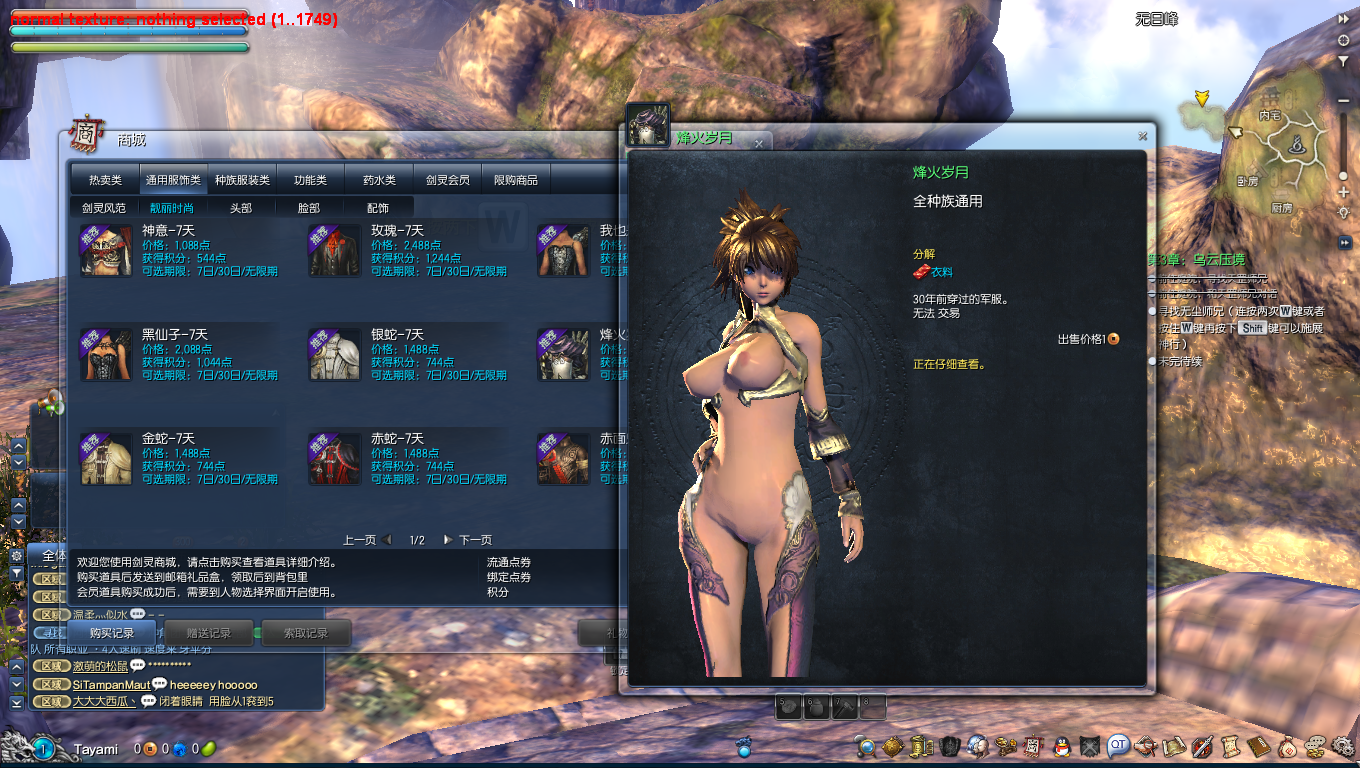Open the 剑灵会员 membership tab
Image resolution: width=1360 pixels, height=768 pixels.
tap(447, 180)
